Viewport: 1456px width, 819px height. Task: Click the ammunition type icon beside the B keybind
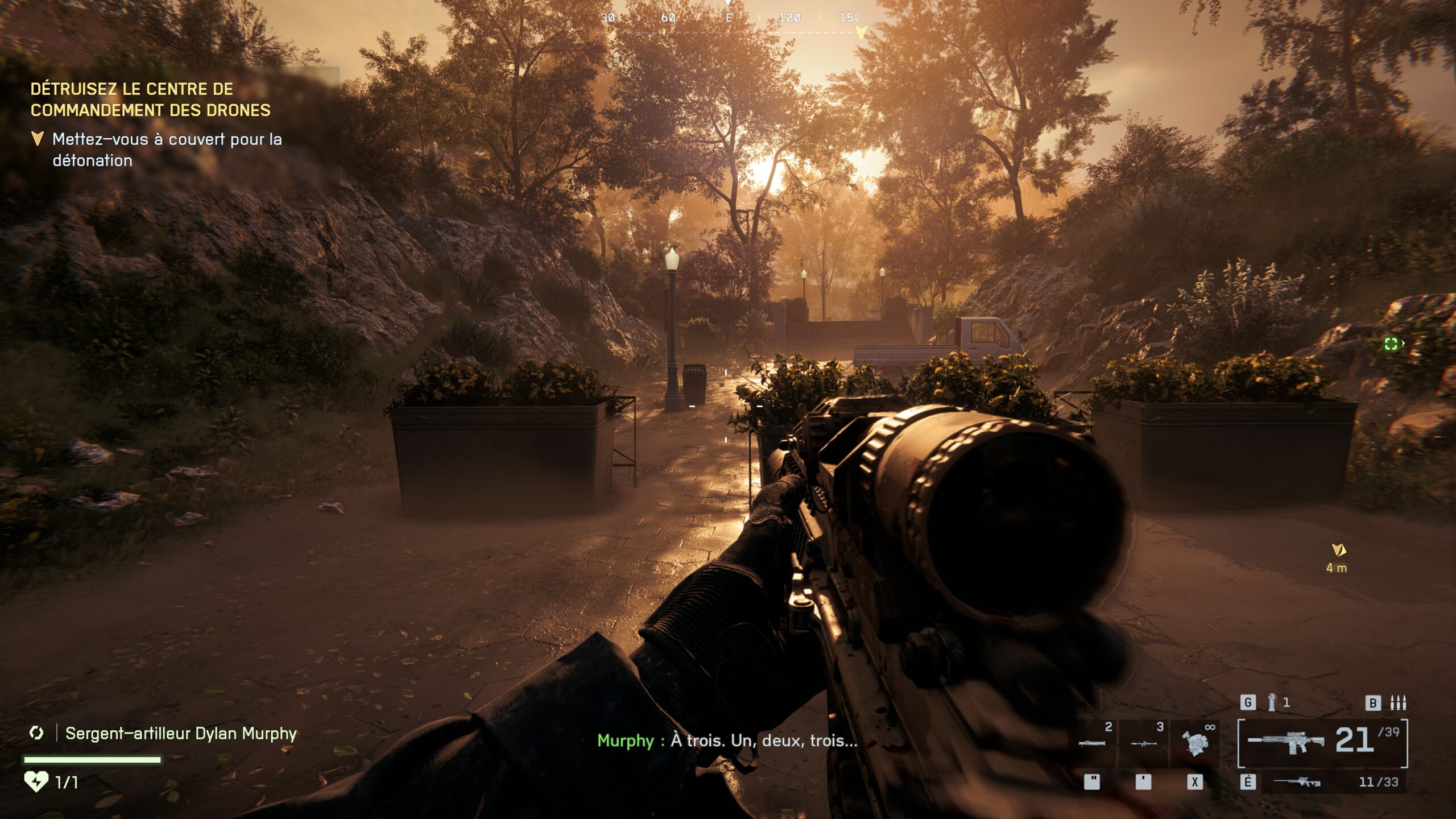[1397, 701]
